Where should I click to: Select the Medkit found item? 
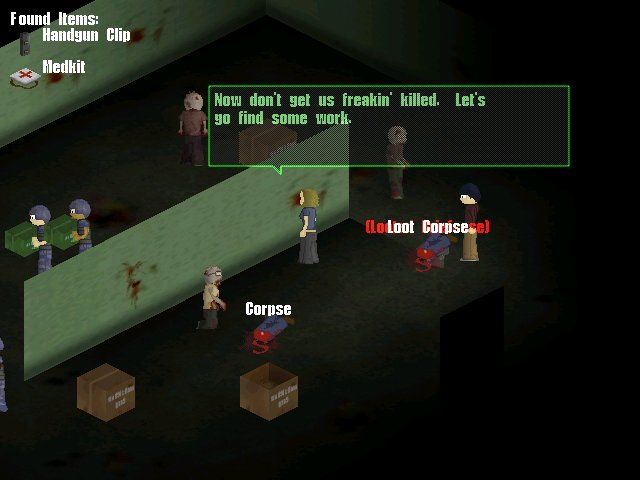[63, 67]
